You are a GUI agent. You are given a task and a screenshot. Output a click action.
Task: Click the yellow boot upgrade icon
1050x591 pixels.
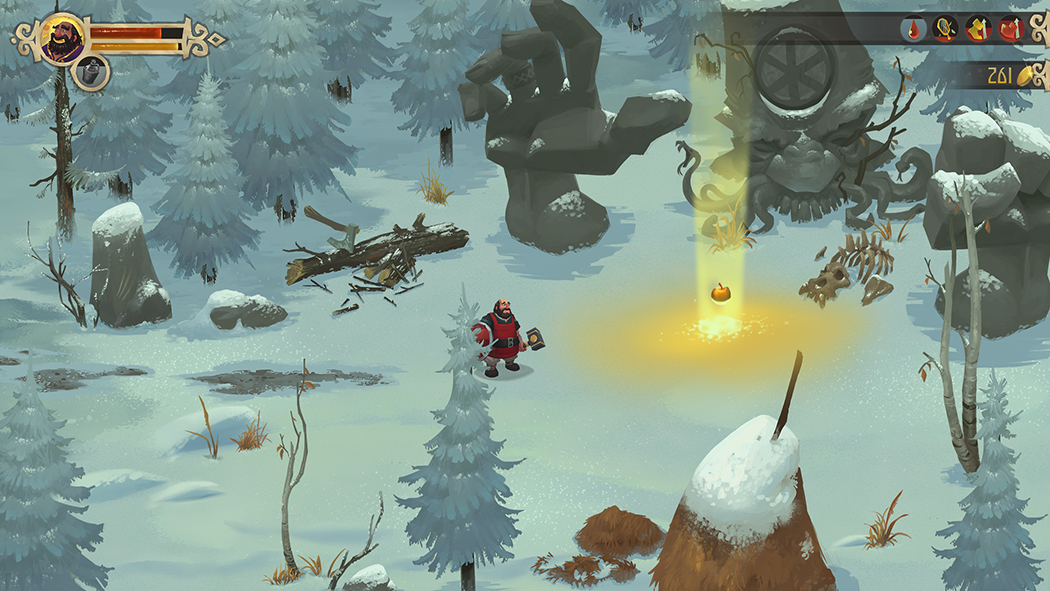click(978, 29)
